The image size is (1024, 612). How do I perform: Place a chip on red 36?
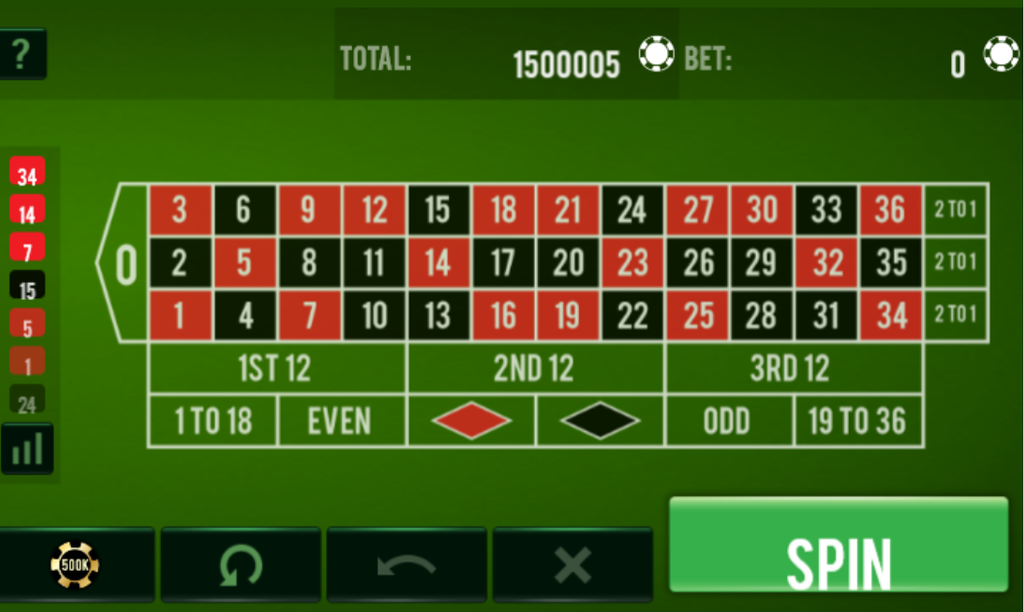[x=890, y=210]
